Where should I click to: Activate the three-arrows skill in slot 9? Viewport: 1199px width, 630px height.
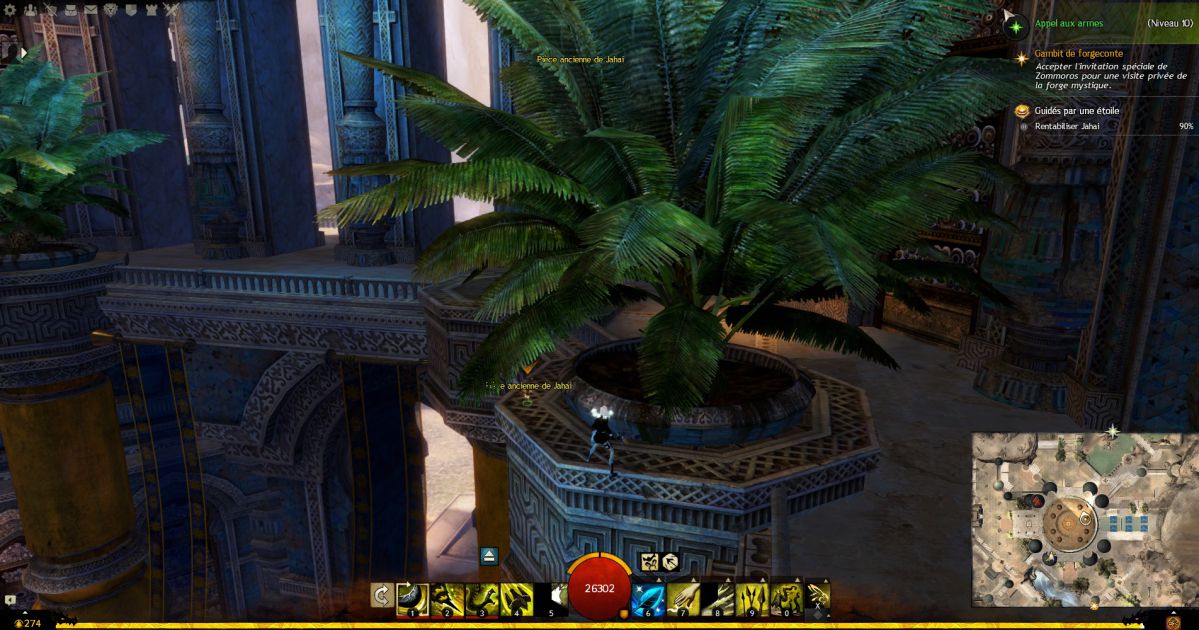click(x=751, y=599)
